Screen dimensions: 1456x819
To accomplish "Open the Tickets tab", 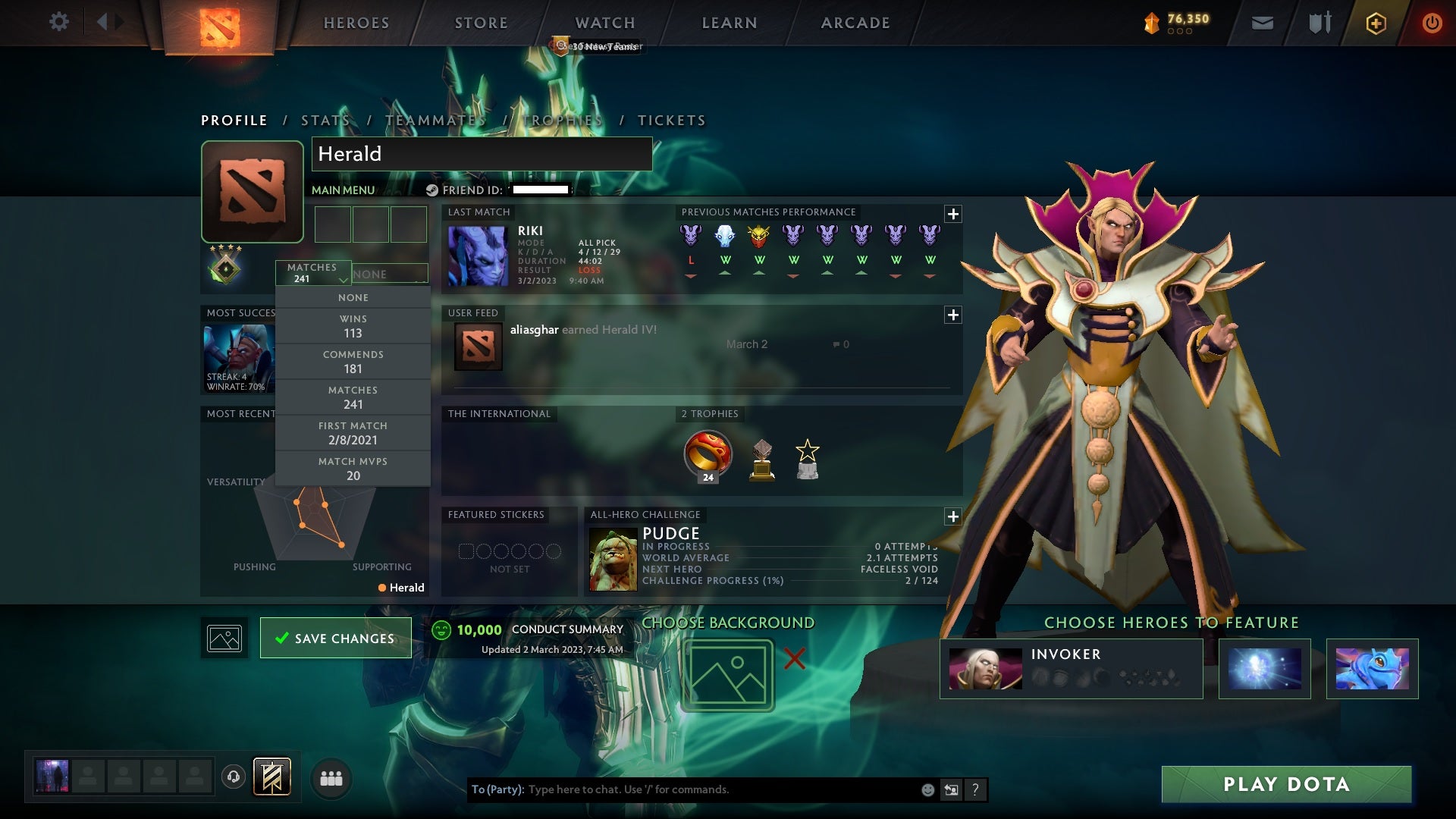I will click(x=671, y=121).
